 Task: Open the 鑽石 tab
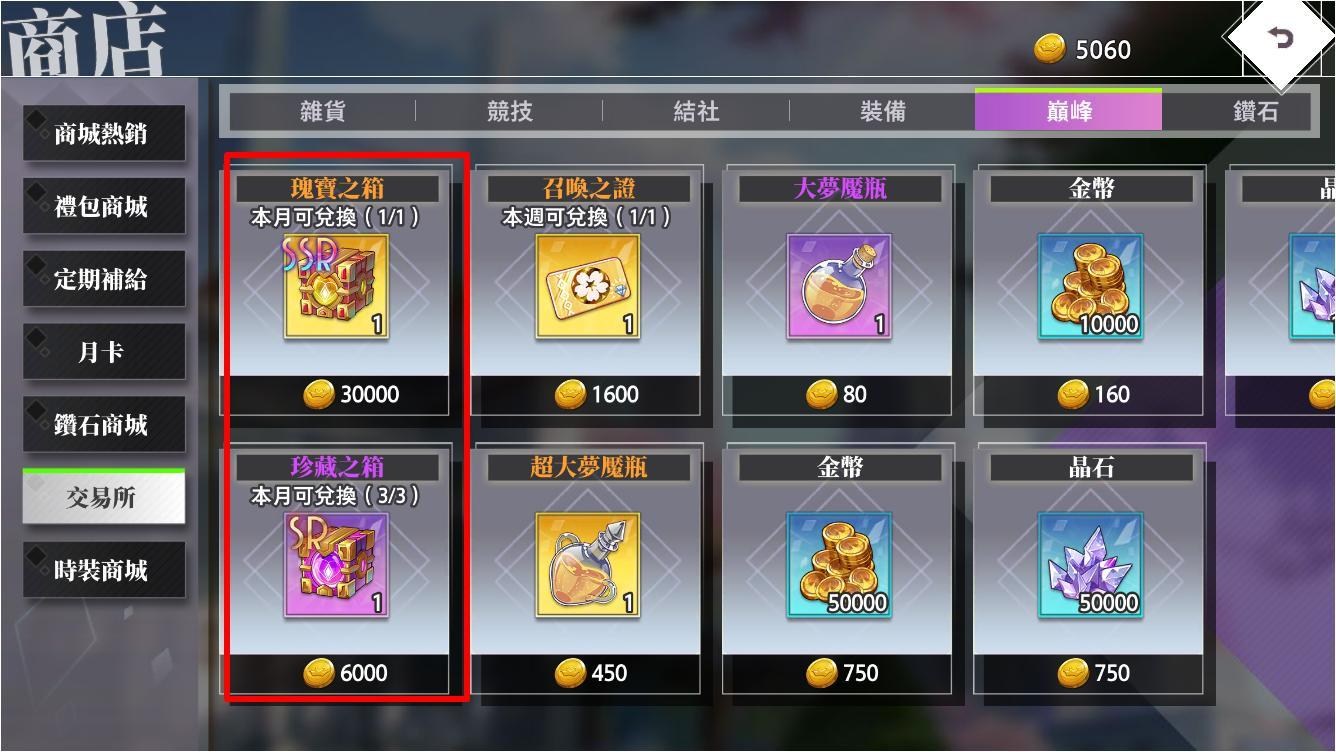pyautogui.click(x=1254, y=113)
